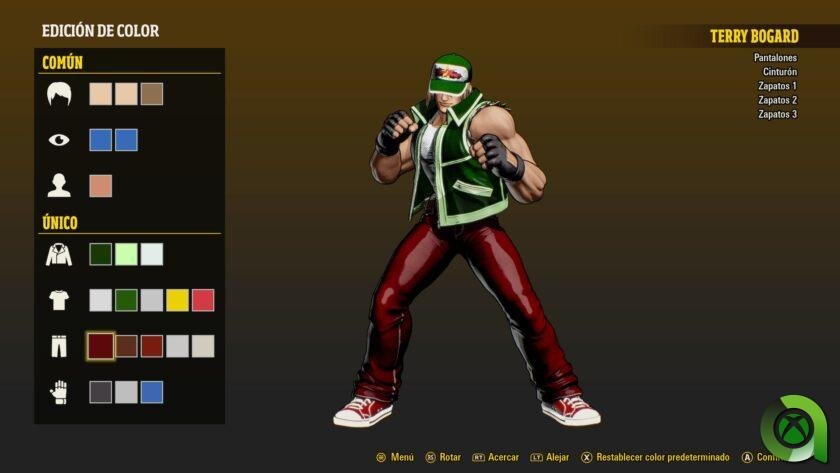840x473 pixels.
Task: Choose the skin tone color swatch
Action: [x=100, y=186]
